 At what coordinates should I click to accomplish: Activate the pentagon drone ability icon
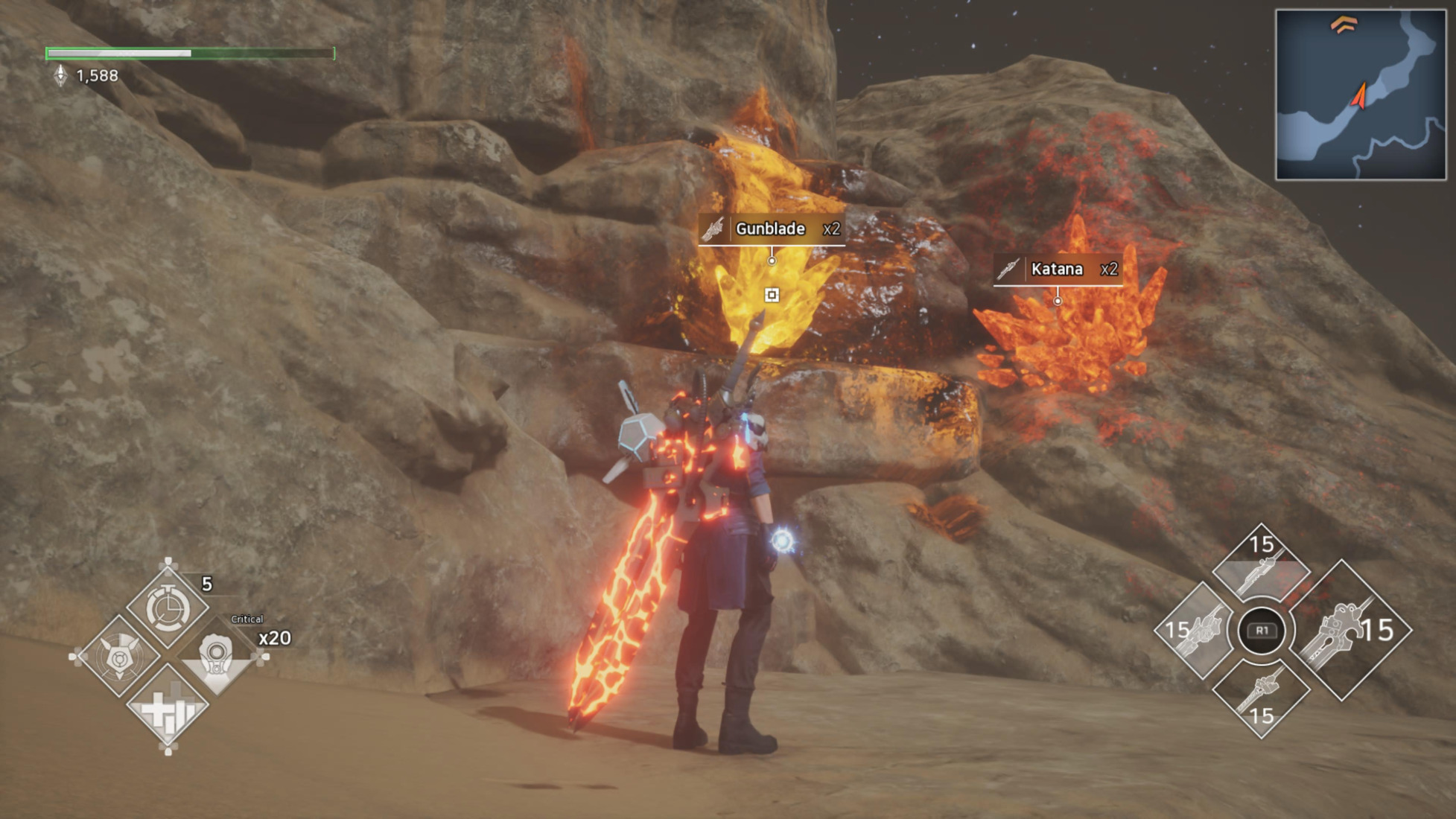[119, 657]
